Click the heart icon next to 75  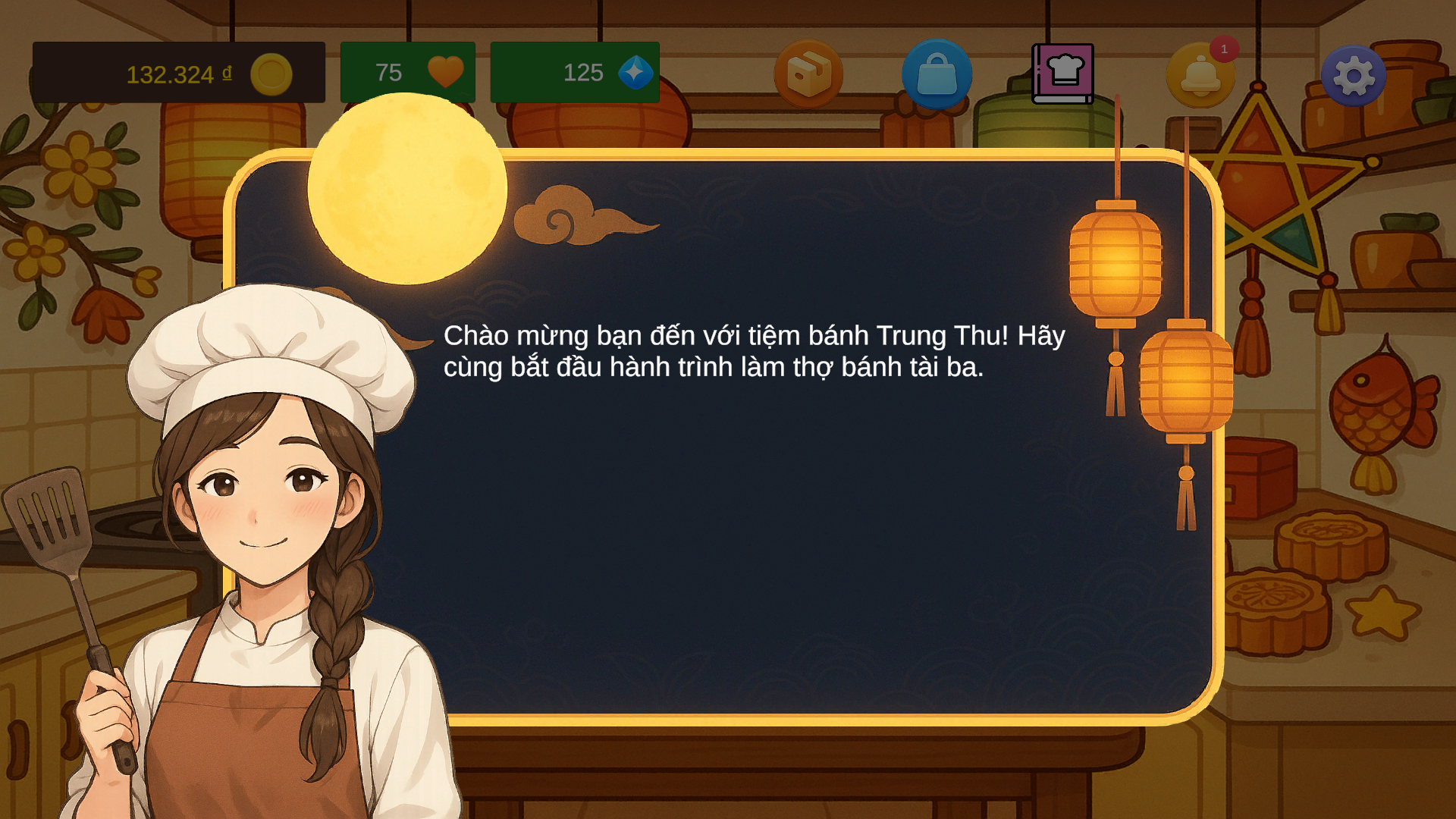click(x=445, y=72)
